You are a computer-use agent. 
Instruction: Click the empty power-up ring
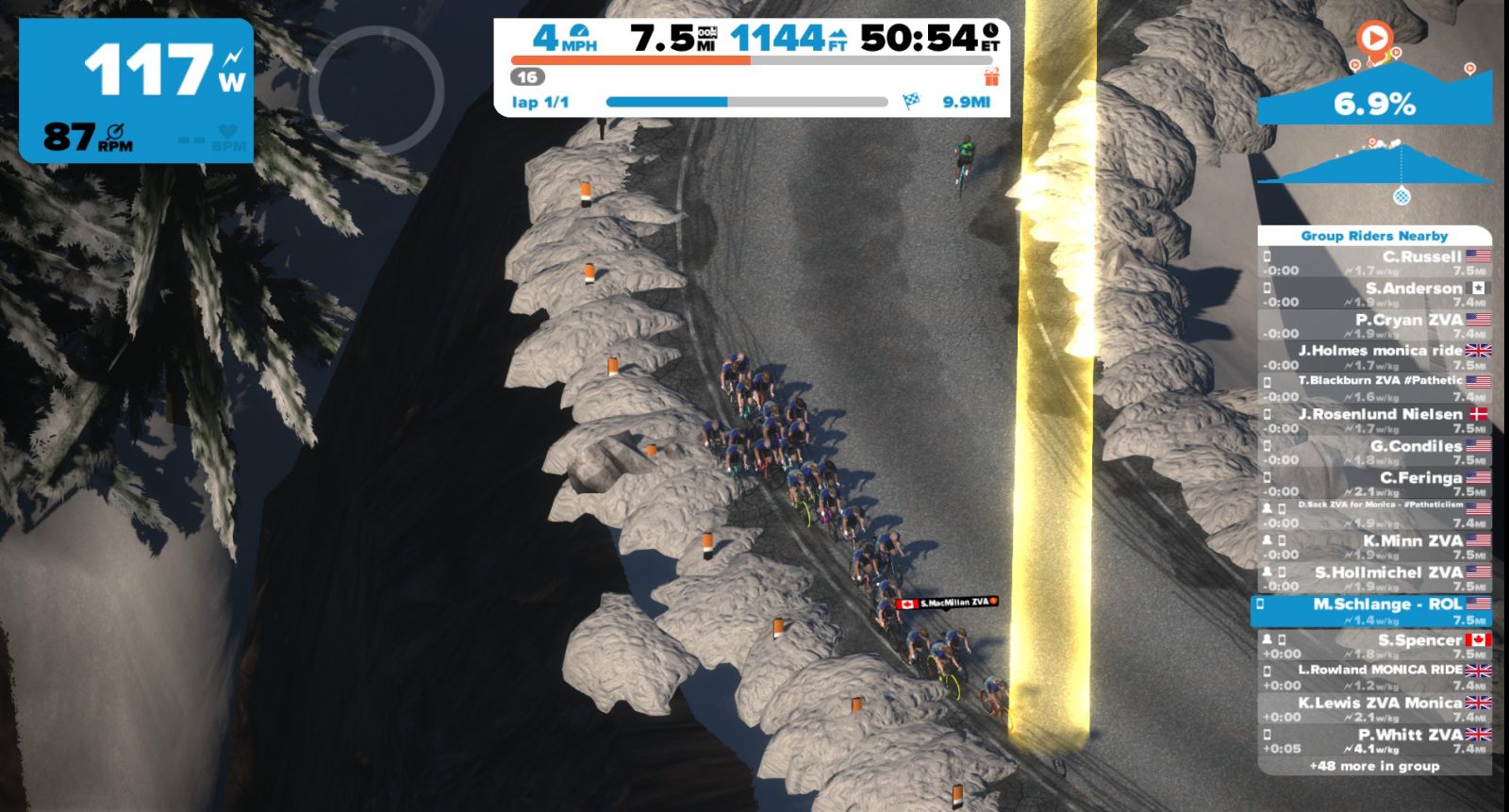[377, 91]
